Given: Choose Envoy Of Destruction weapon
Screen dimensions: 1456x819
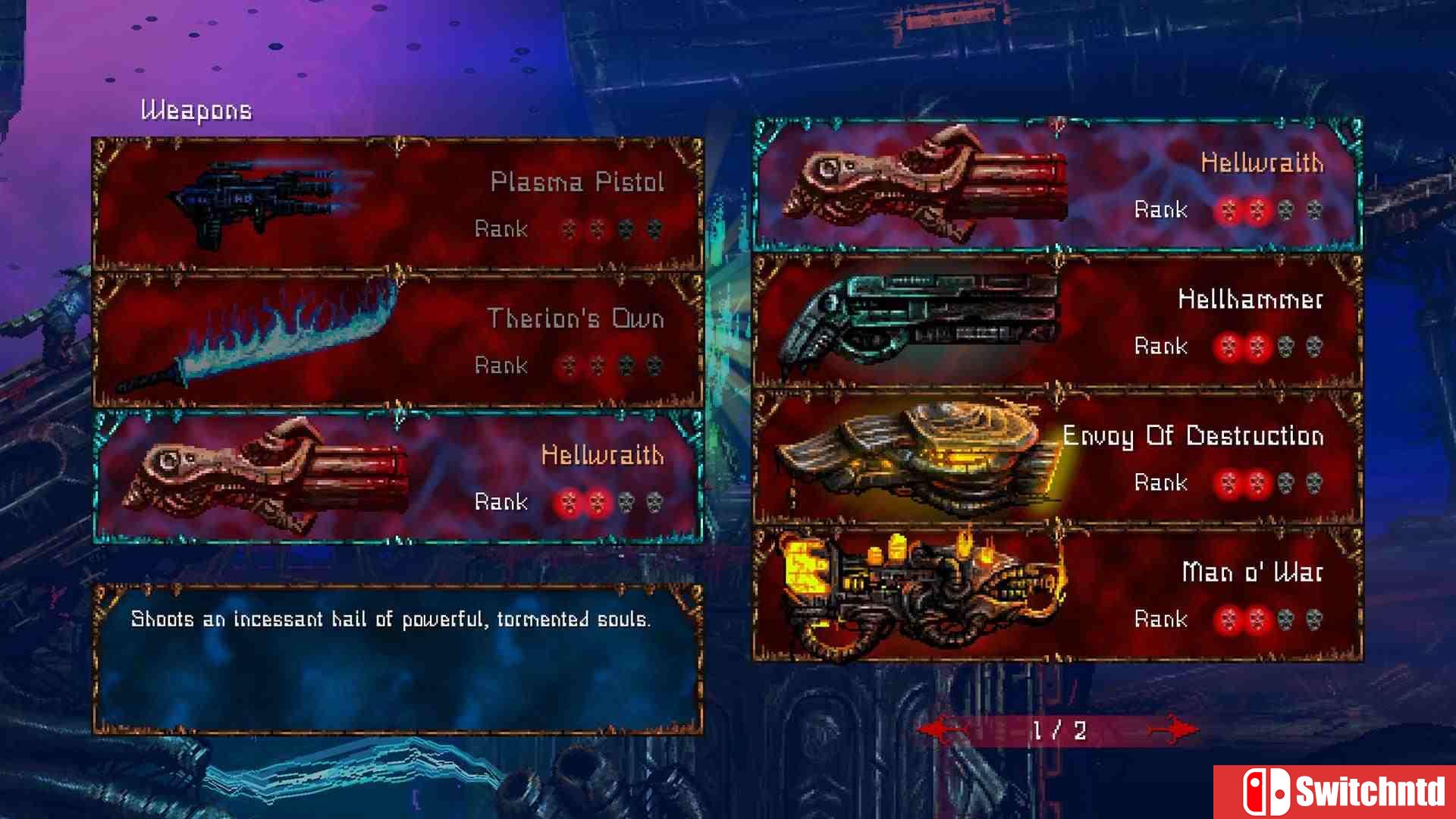Looking at the screenshot, I should click(x=1057, y=458).
